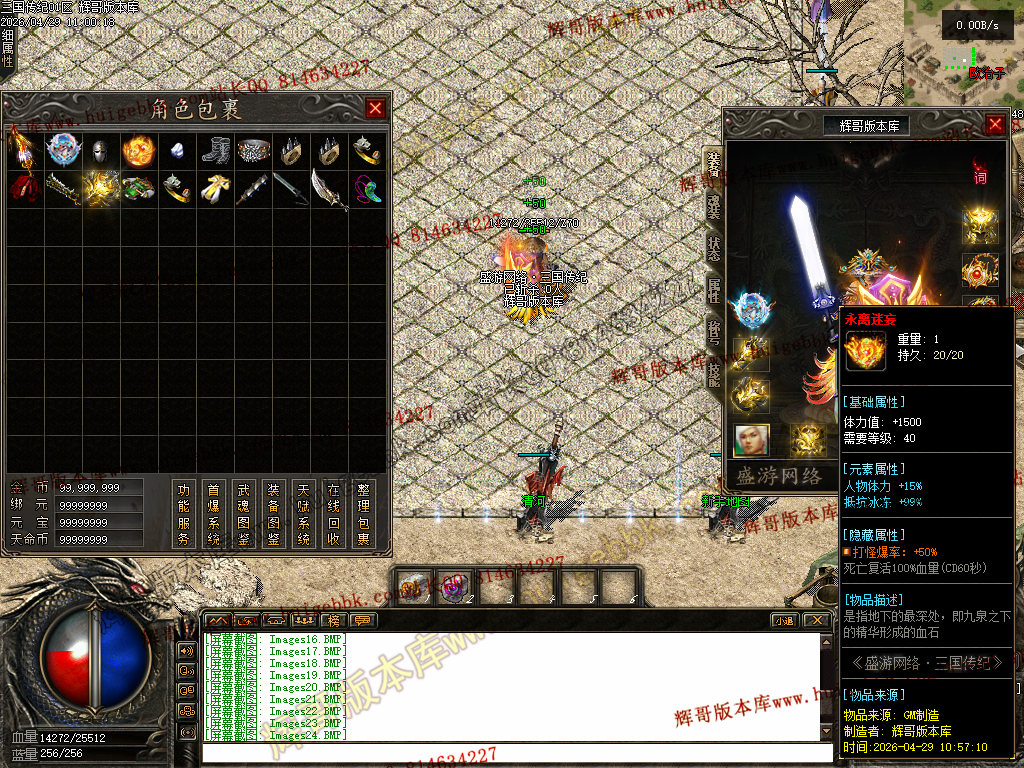Click the chat text input field
The image size is (1024, 768).
[x=515, y=753]
